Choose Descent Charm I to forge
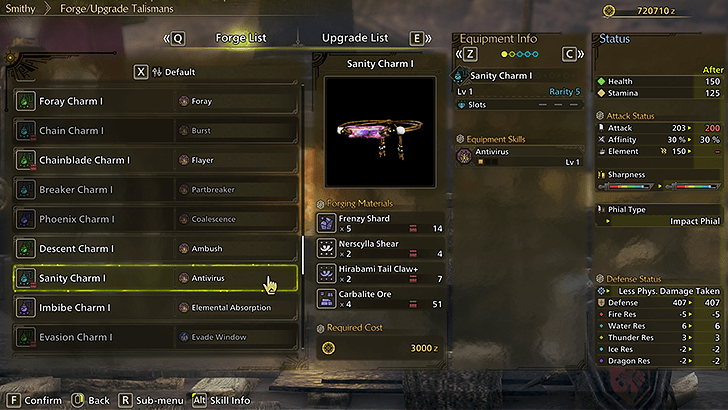The image size is (728, 410). point(155,248)
